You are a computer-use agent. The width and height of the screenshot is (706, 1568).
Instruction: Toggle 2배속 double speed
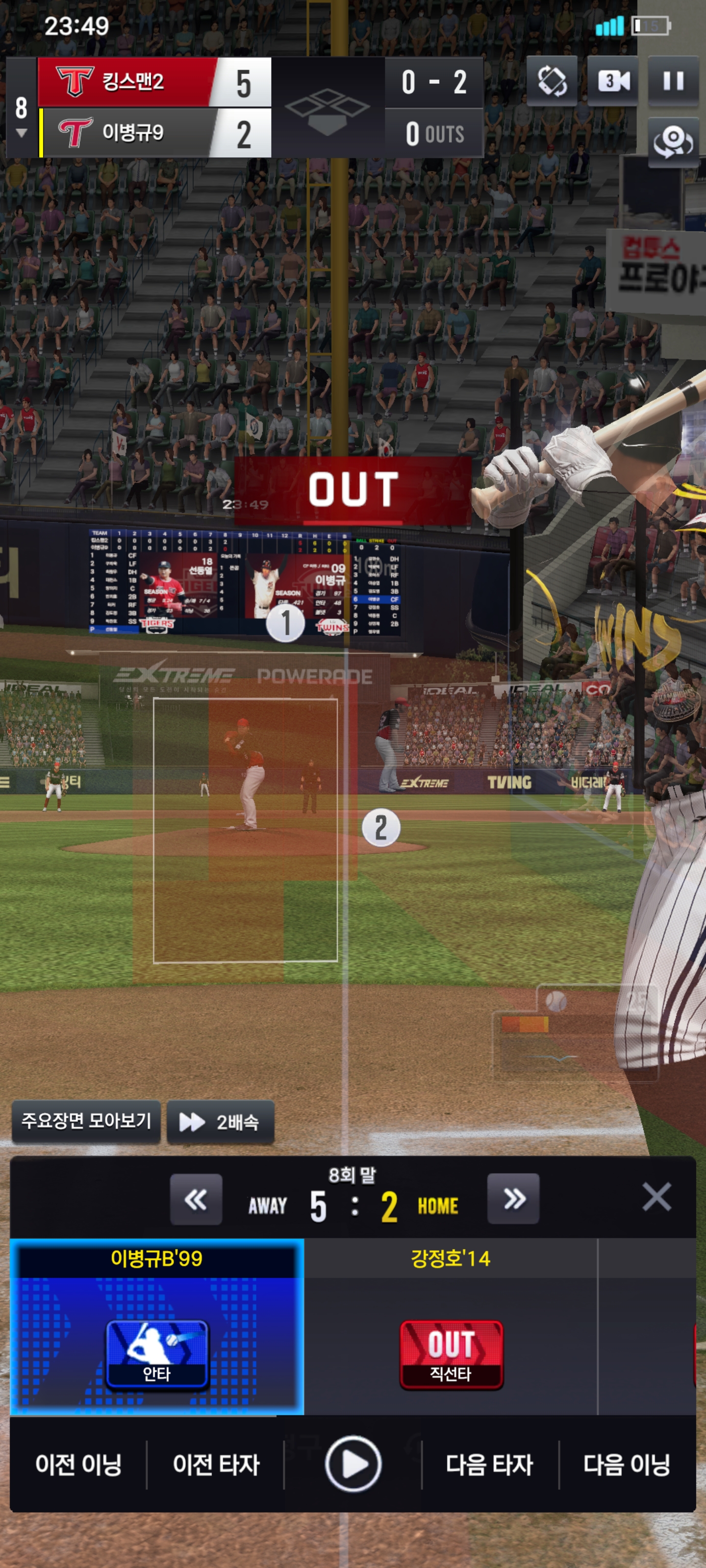(x=220, y=1121)
